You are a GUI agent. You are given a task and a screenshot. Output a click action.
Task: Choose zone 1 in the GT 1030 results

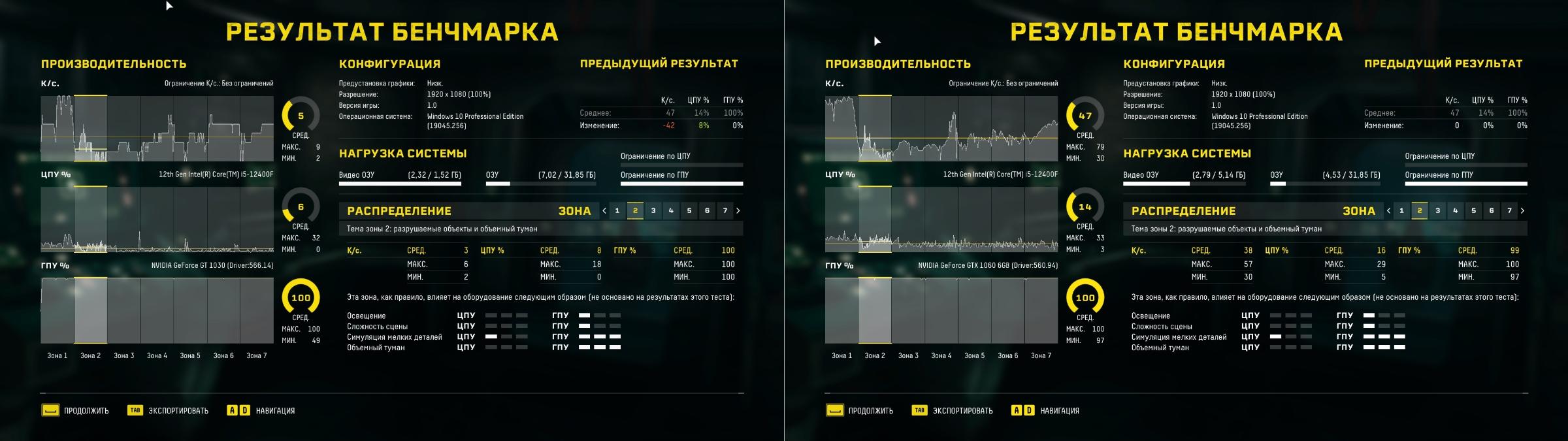point(617,210)
